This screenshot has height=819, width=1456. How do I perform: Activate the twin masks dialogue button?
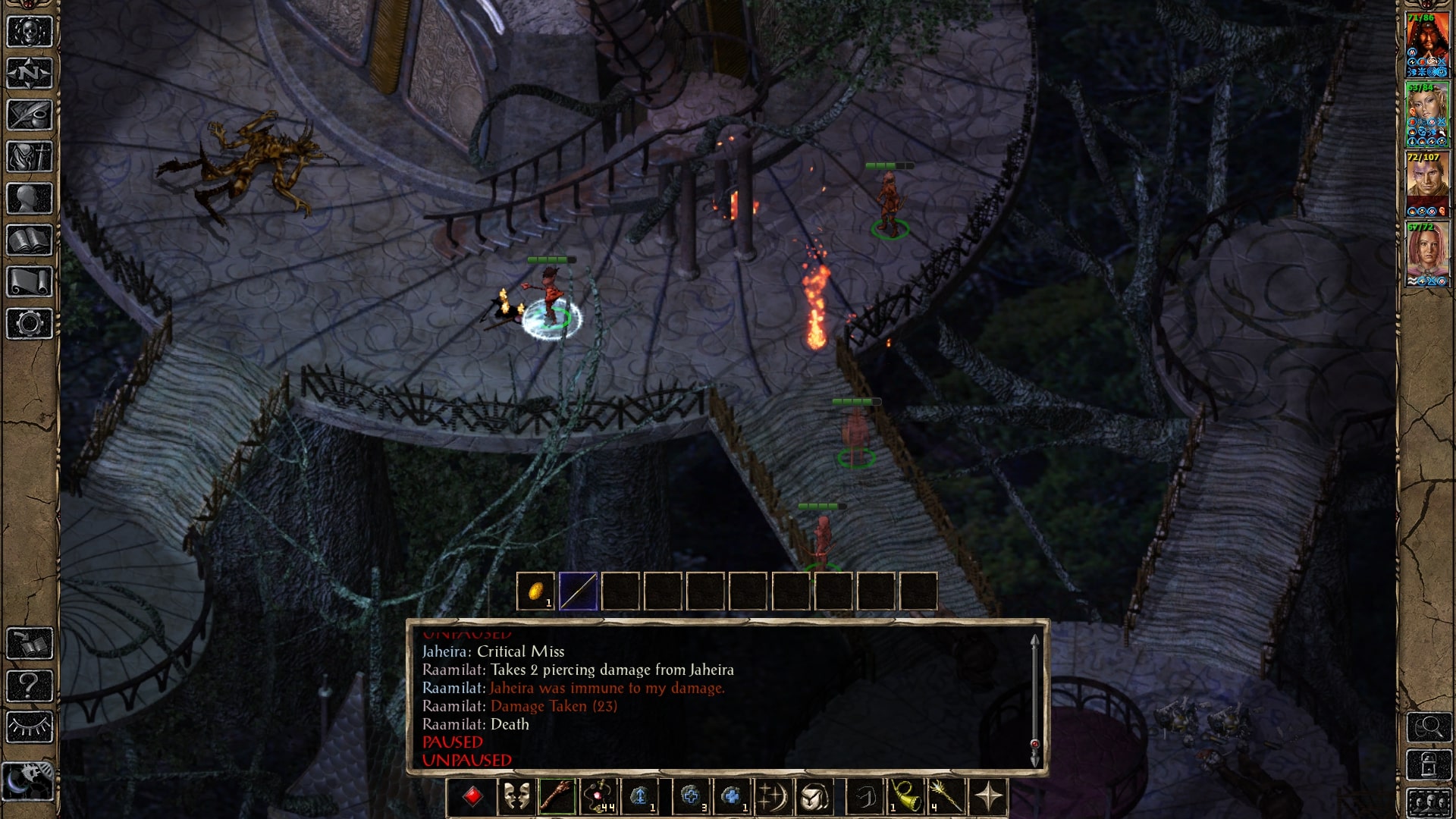pos(516,797)
